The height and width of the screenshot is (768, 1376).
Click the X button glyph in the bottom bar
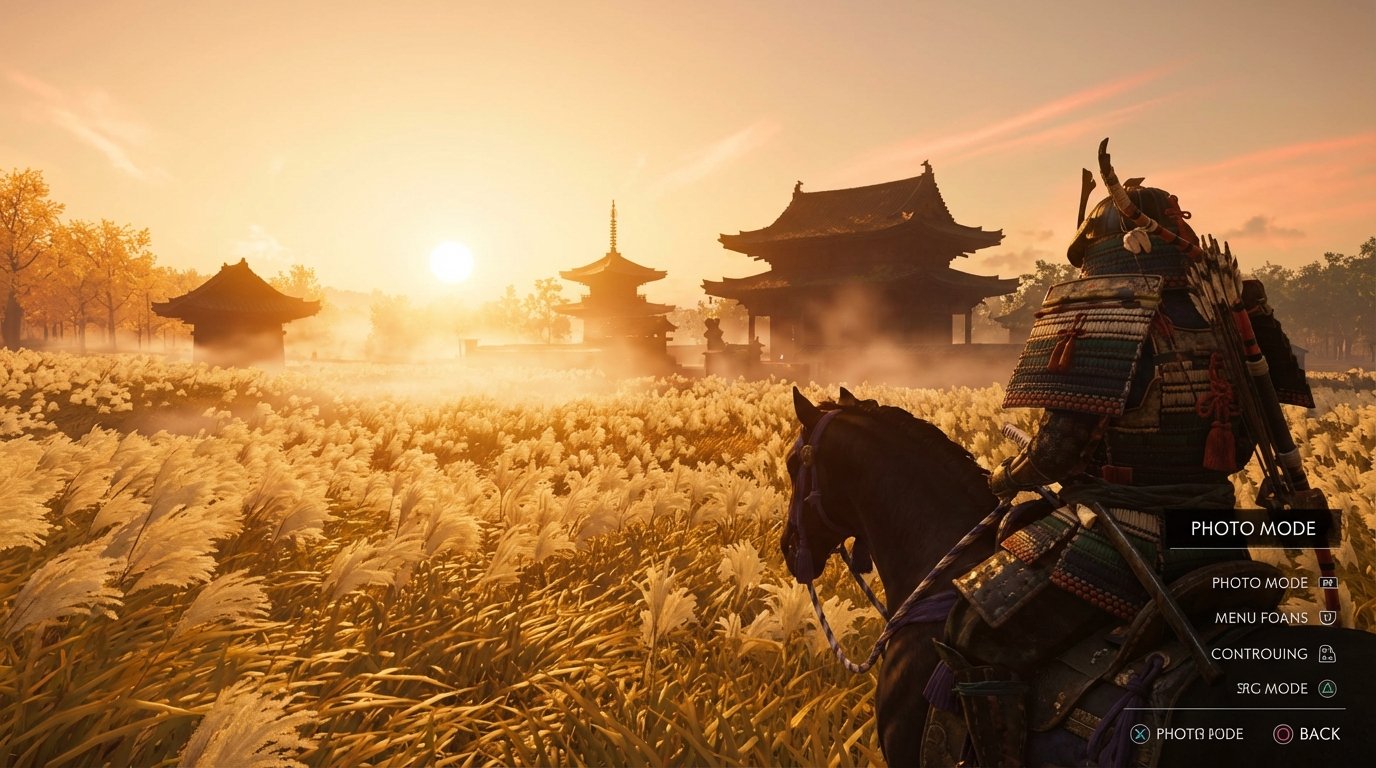tap(1140, 733)
